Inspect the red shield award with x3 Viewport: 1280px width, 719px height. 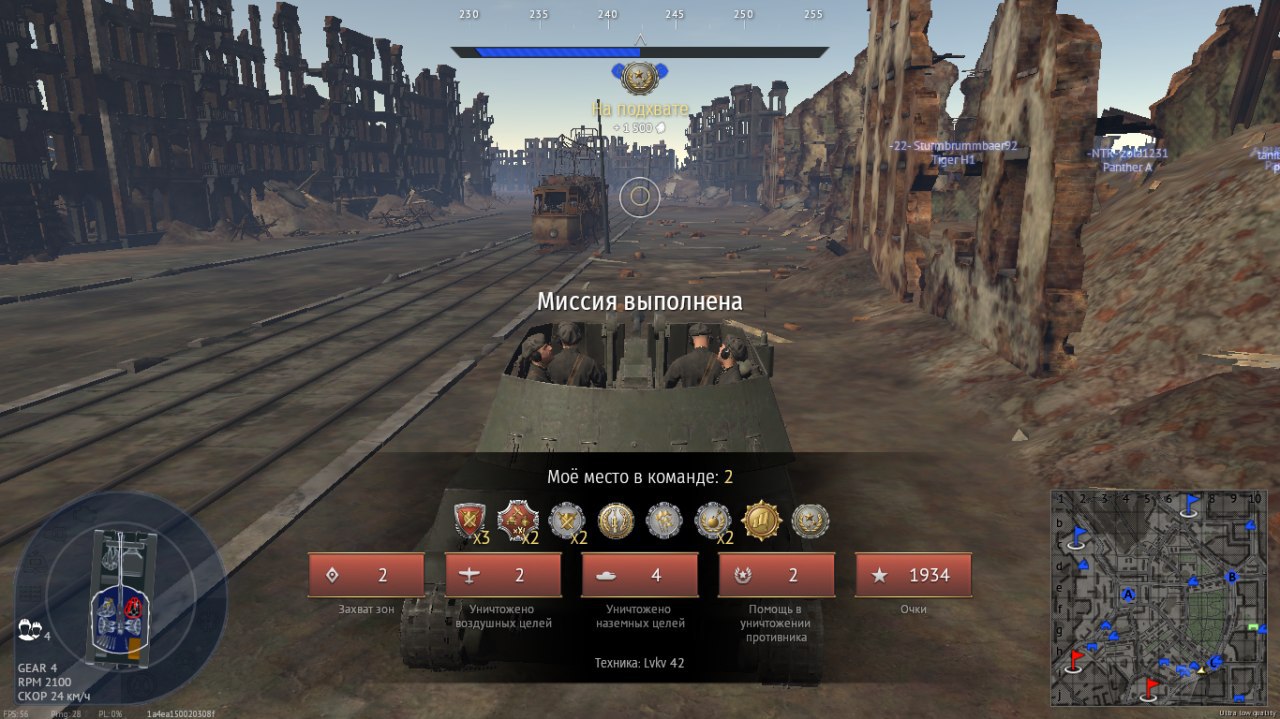tap(469, 520)
